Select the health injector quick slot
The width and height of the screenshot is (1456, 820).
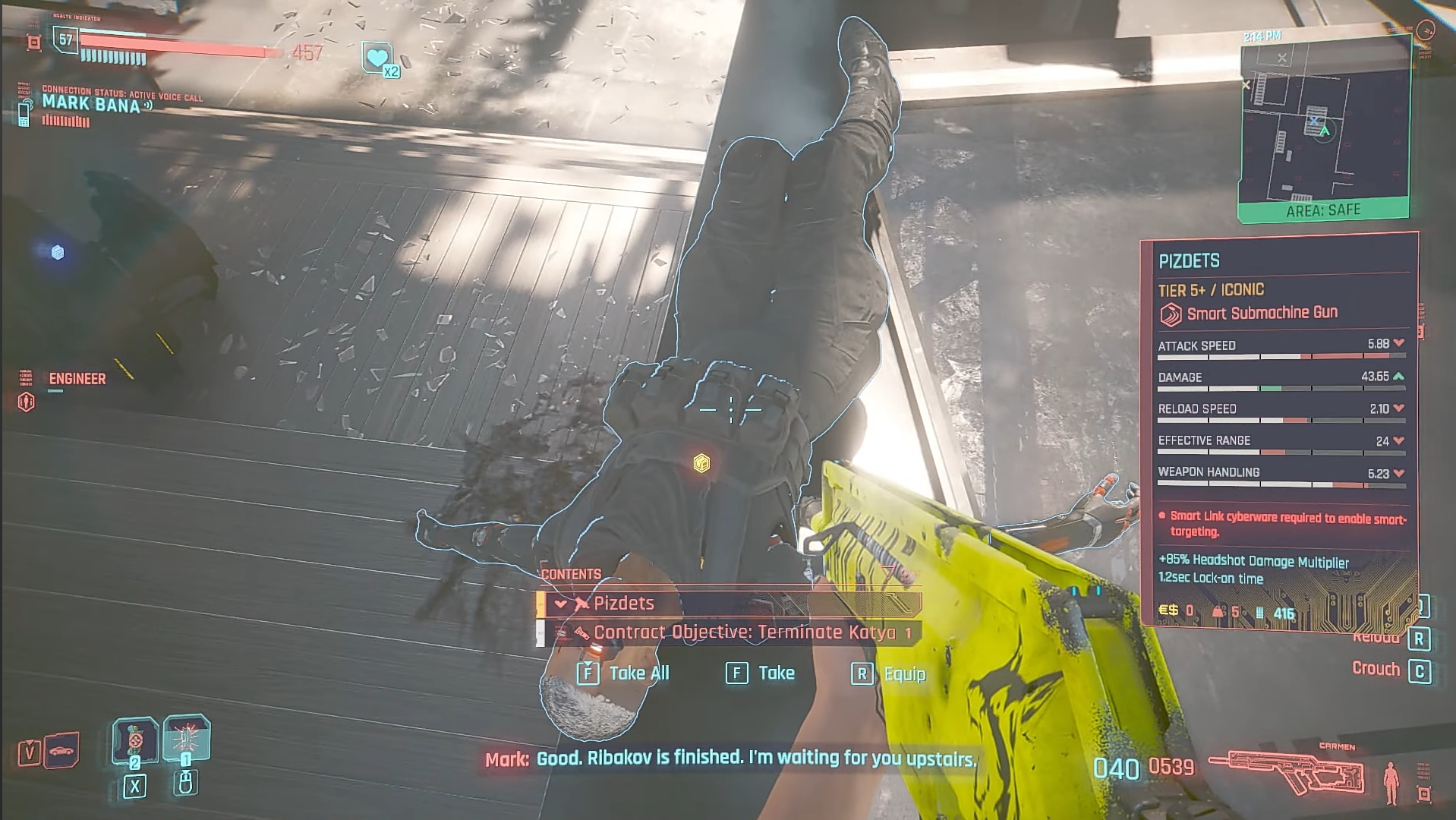click(x=135, y=740)
